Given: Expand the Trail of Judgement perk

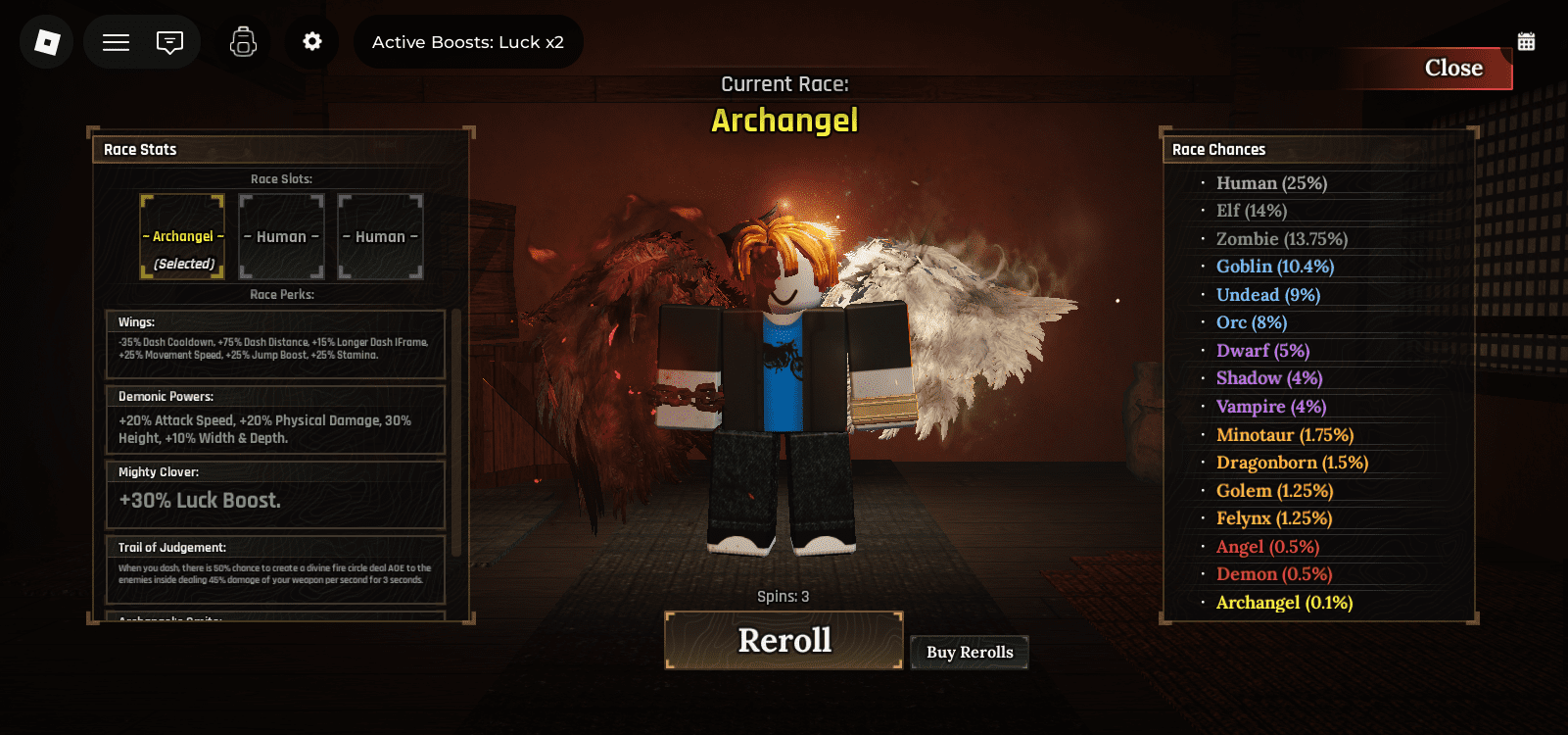Looking at the screenshot, I should pyautogui.click(x=275, y=568).
